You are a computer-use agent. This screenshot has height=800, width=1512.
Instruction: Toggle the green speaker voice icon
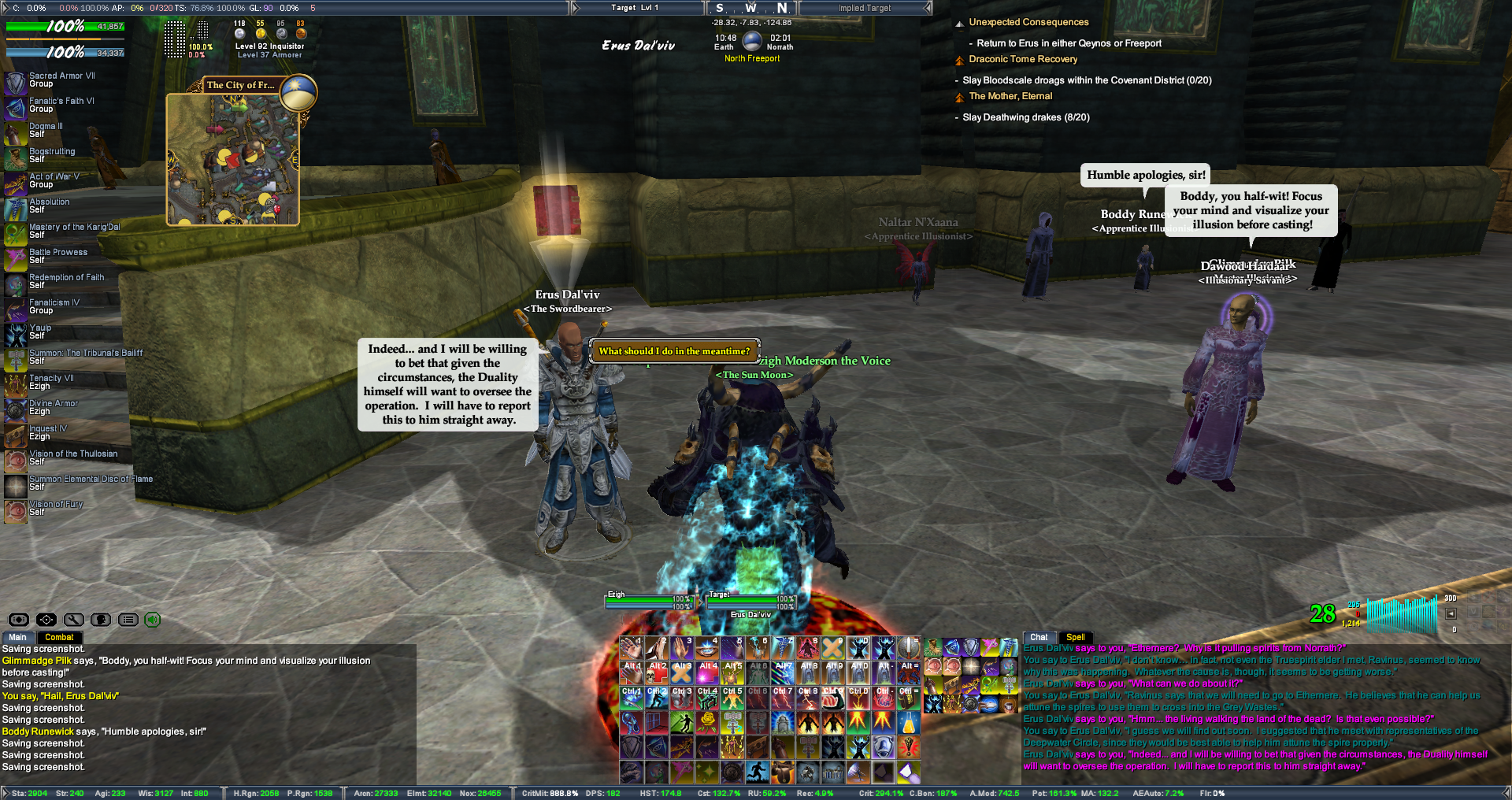[x=153, y=620]
